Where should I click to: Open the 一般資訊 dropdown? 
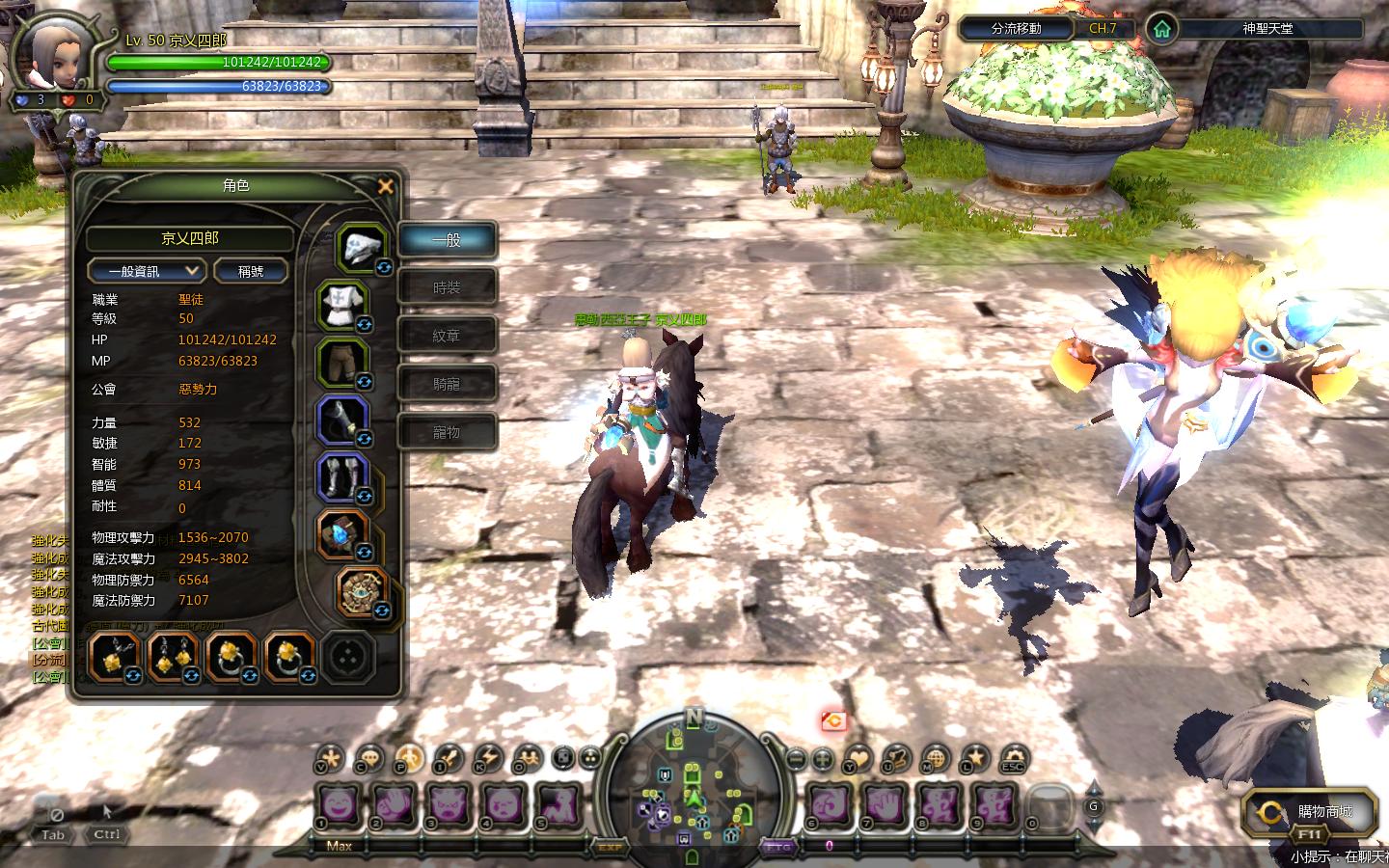pyautogui.click(x=147, y=271)
